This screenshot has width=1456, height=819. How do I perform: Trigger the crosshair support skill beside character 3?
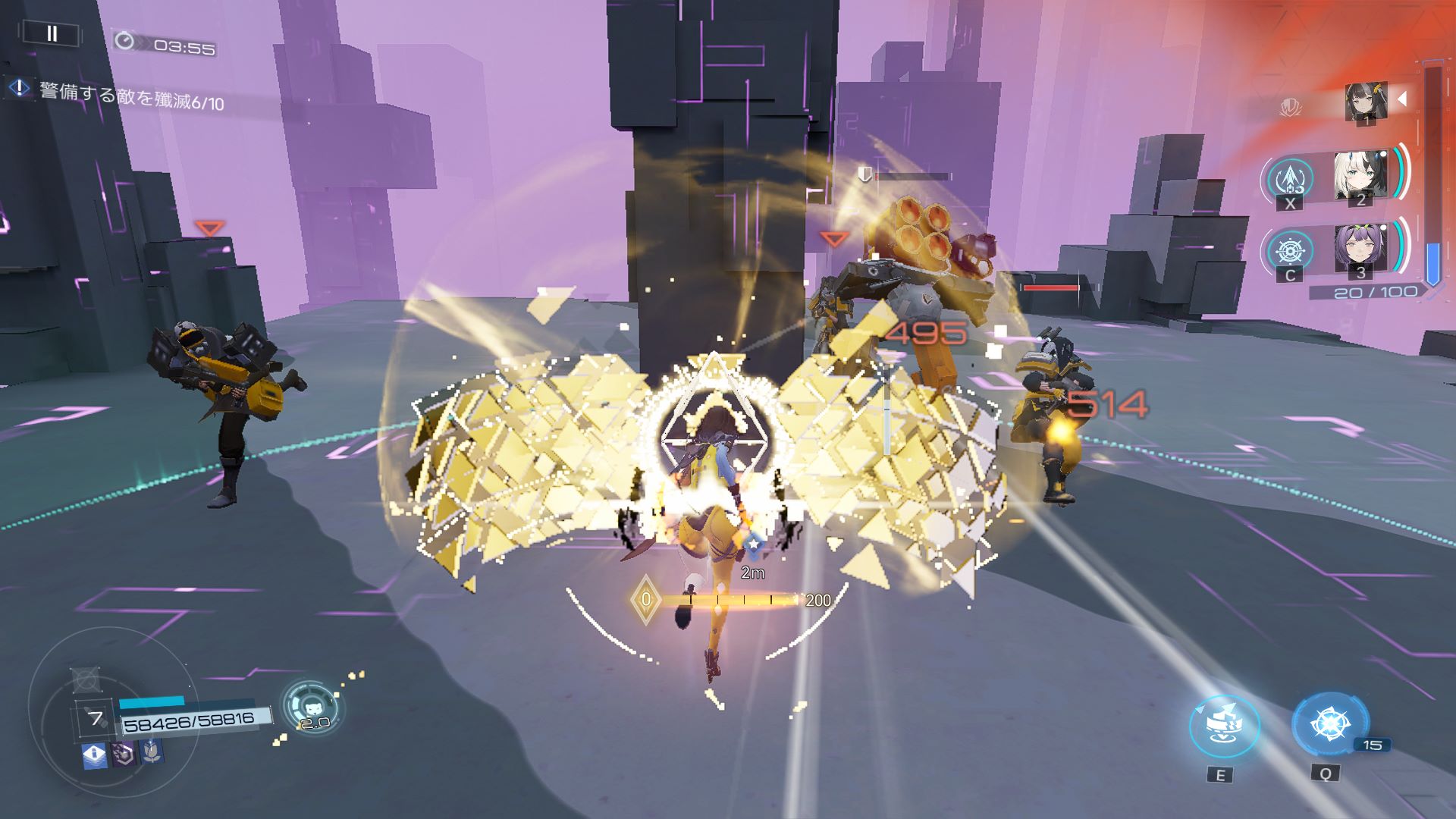(x=1290, y=251)
